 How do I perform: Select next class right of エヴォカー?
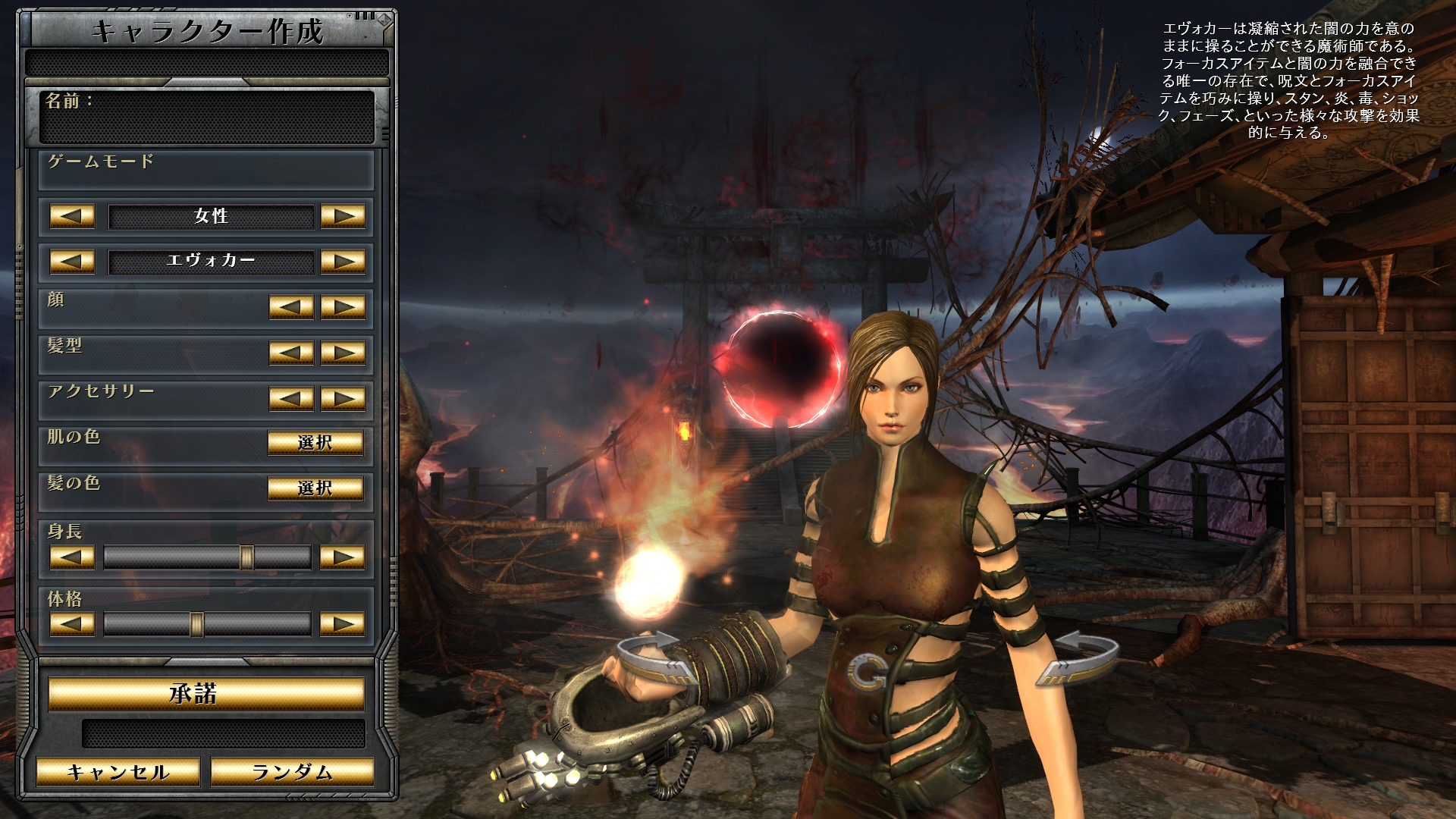343,262
